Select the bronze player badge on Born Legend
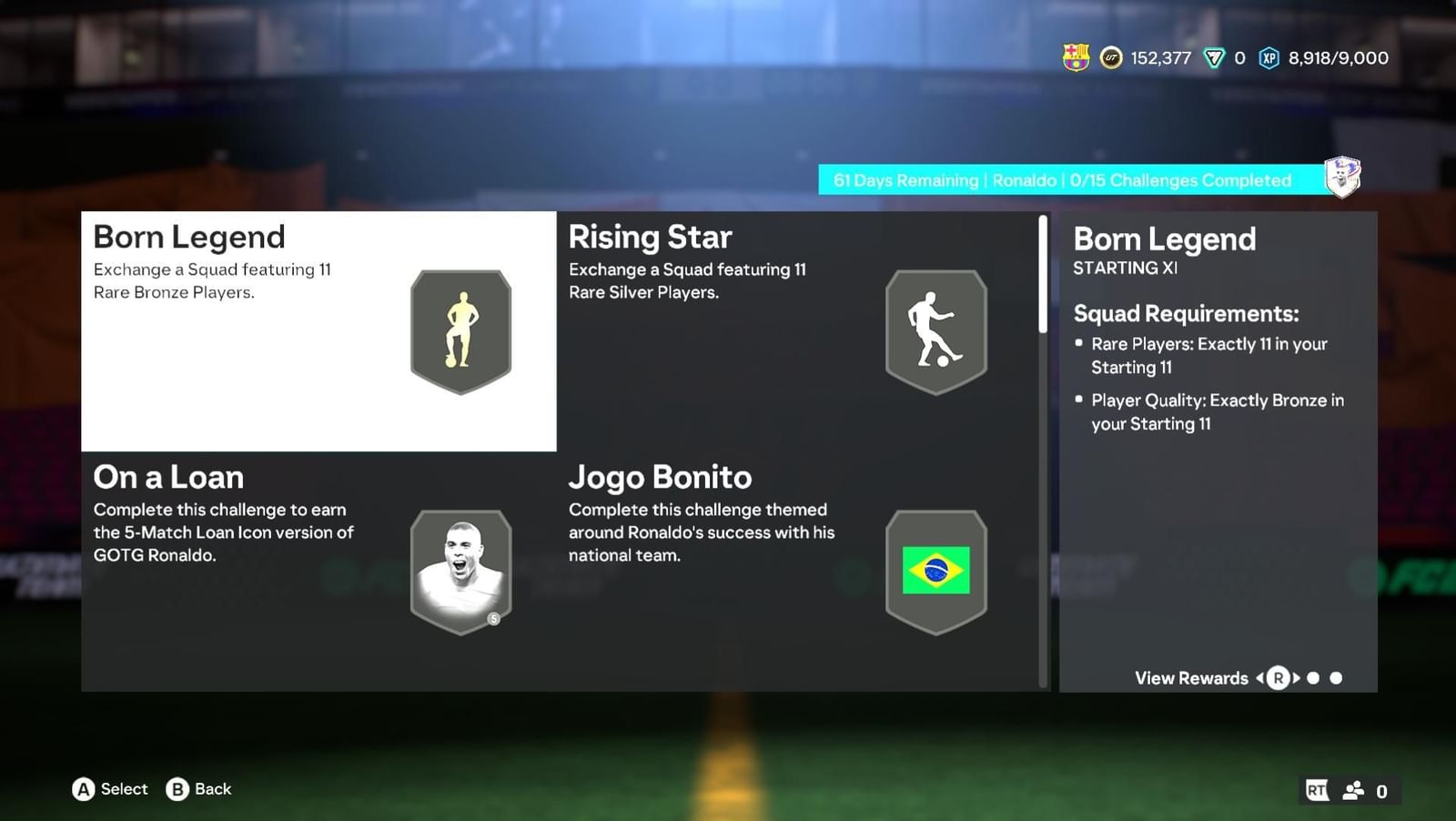This screenshot has width=1456, height=821. pyautogui.click(x=460, y=331)
